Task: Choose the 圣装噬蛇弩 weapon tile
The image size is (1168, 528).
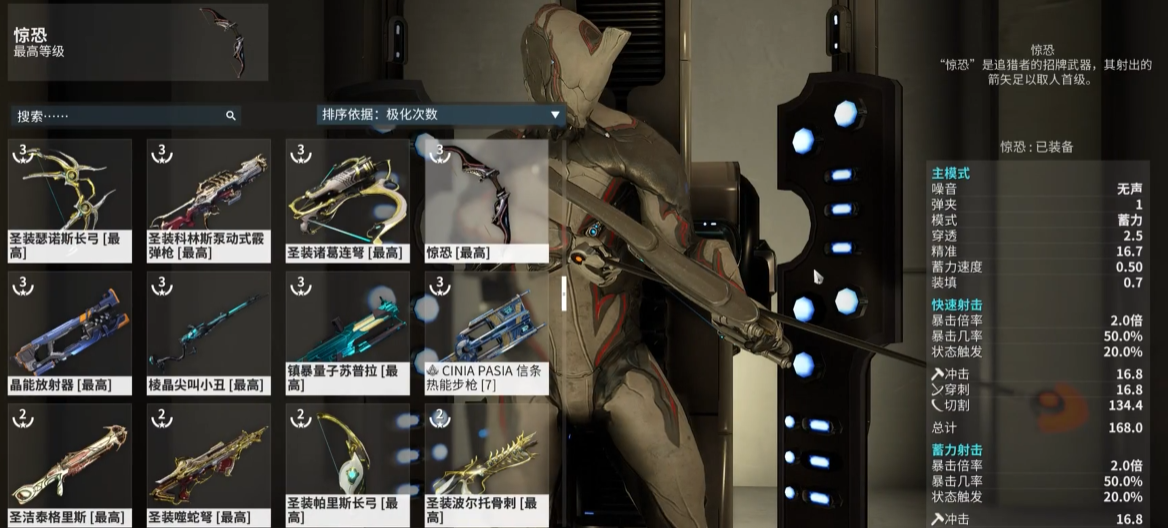Action: point(209,464)
